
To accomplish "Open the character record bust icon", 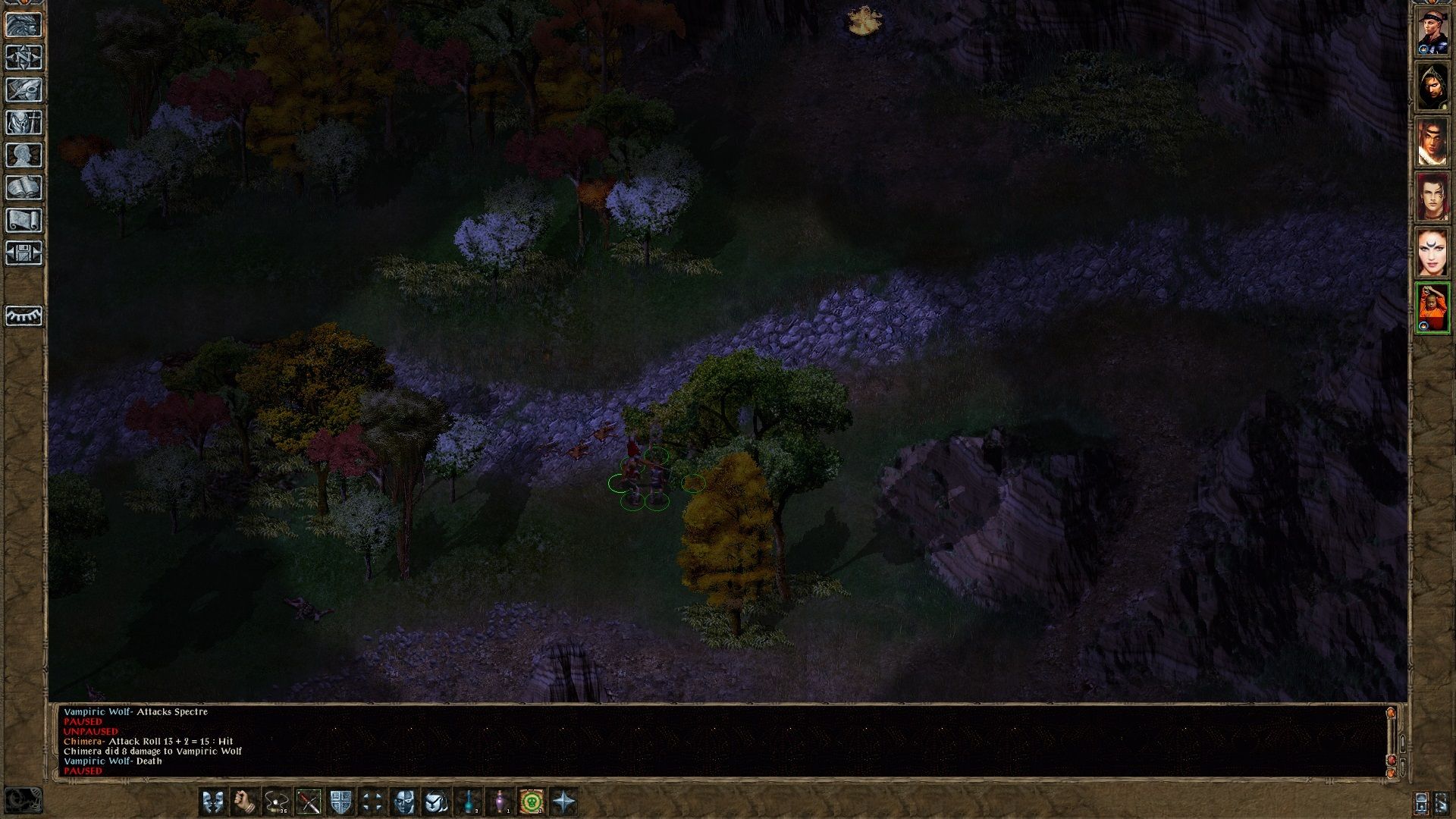I will point(24,155).
